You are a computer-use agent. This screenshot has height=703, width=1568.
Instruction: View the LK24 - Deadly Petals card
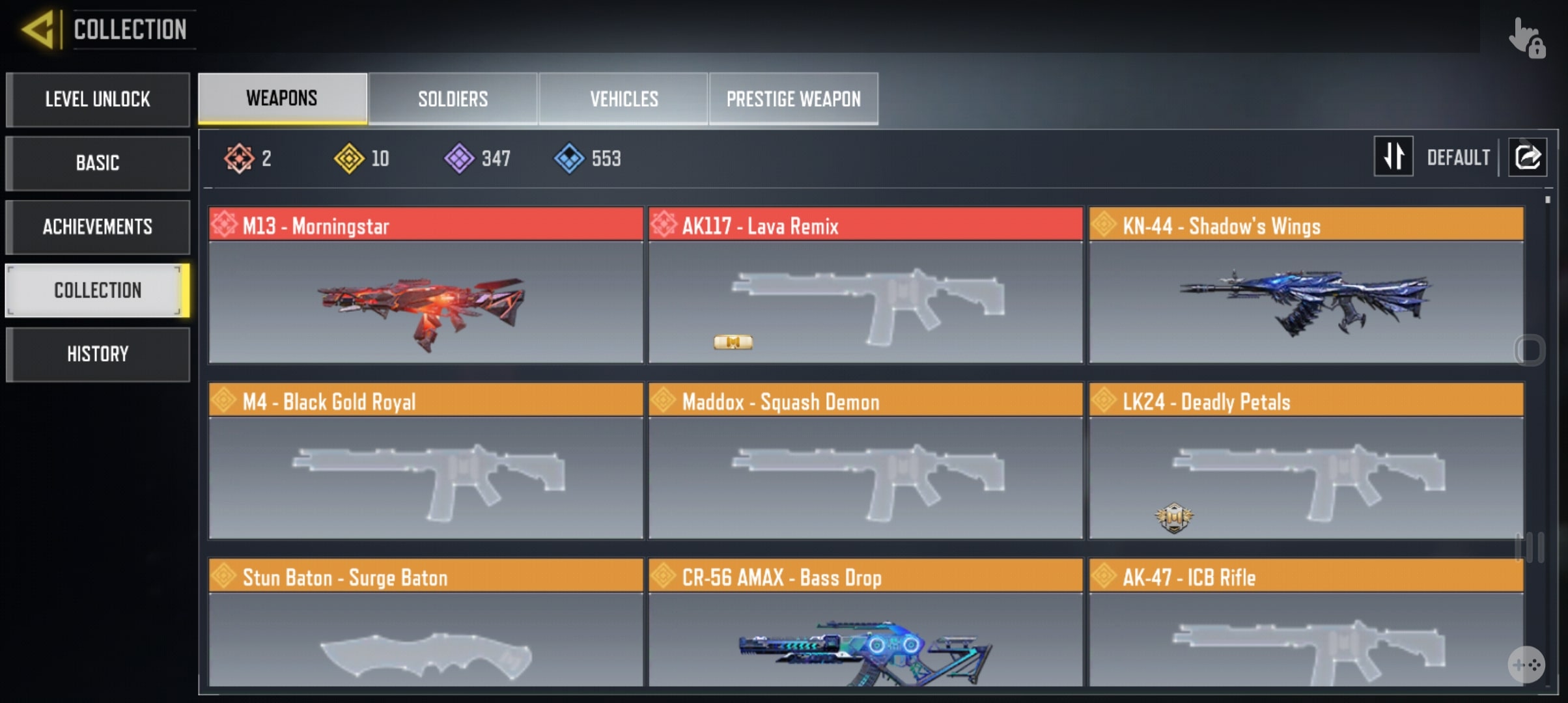tap(1306, 461)
